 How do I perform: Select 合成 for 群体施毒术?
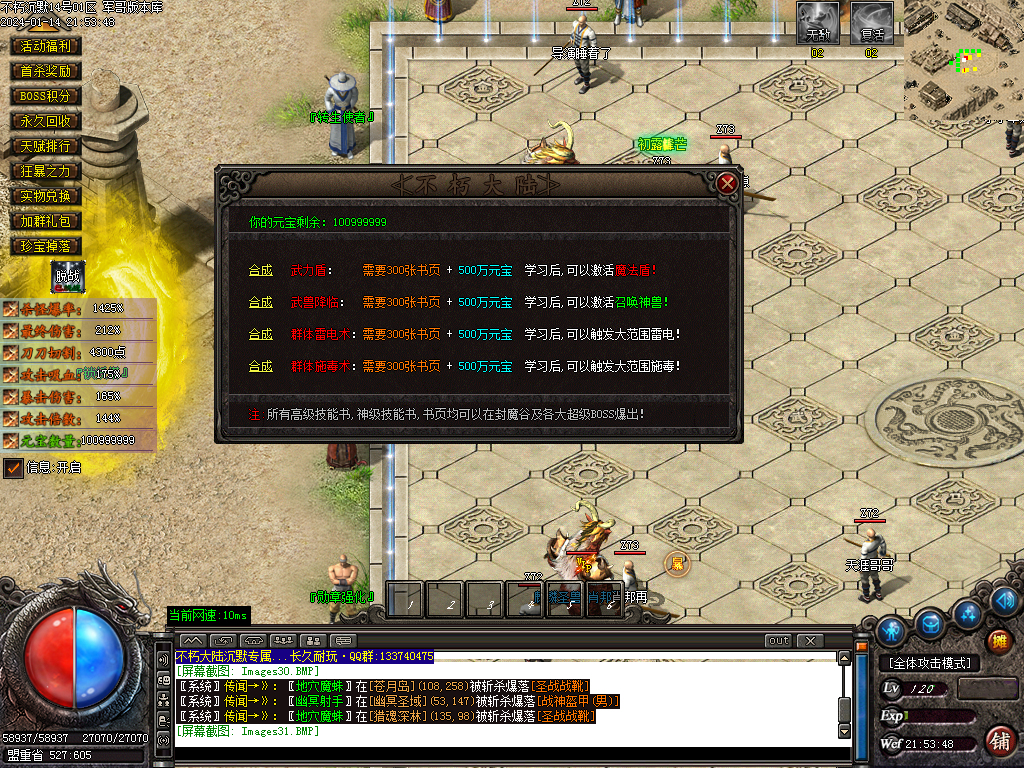coord(260,366)
